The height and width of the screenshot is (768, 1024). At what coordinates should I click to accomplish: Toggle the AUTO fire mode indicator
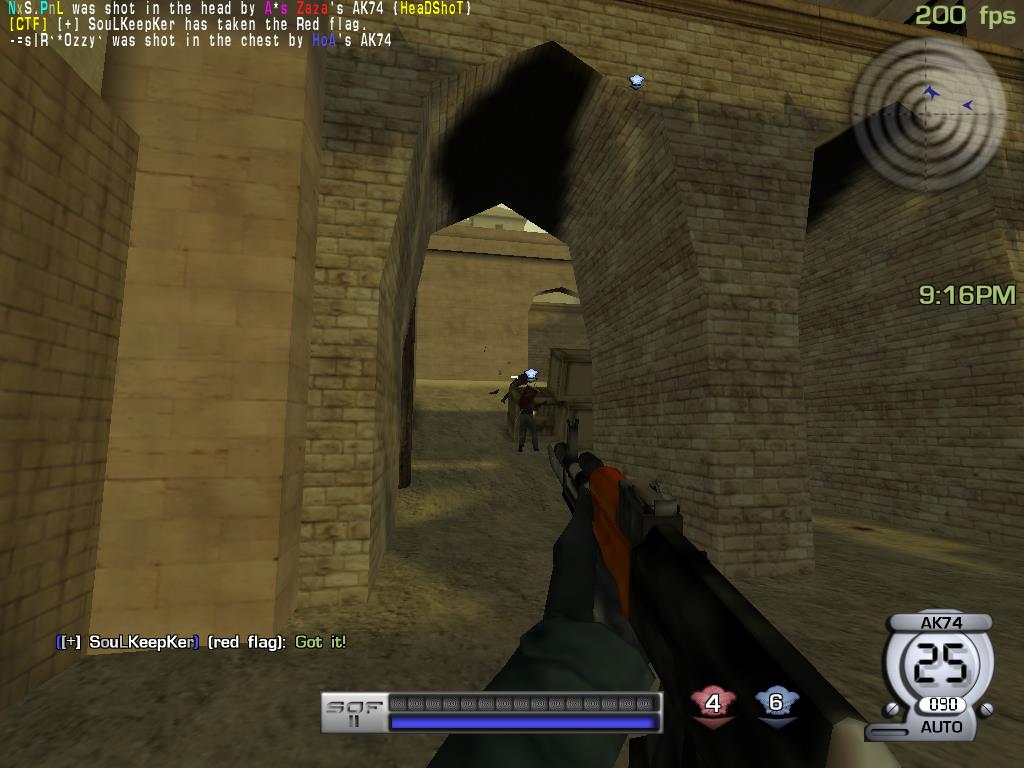[941, 727]
